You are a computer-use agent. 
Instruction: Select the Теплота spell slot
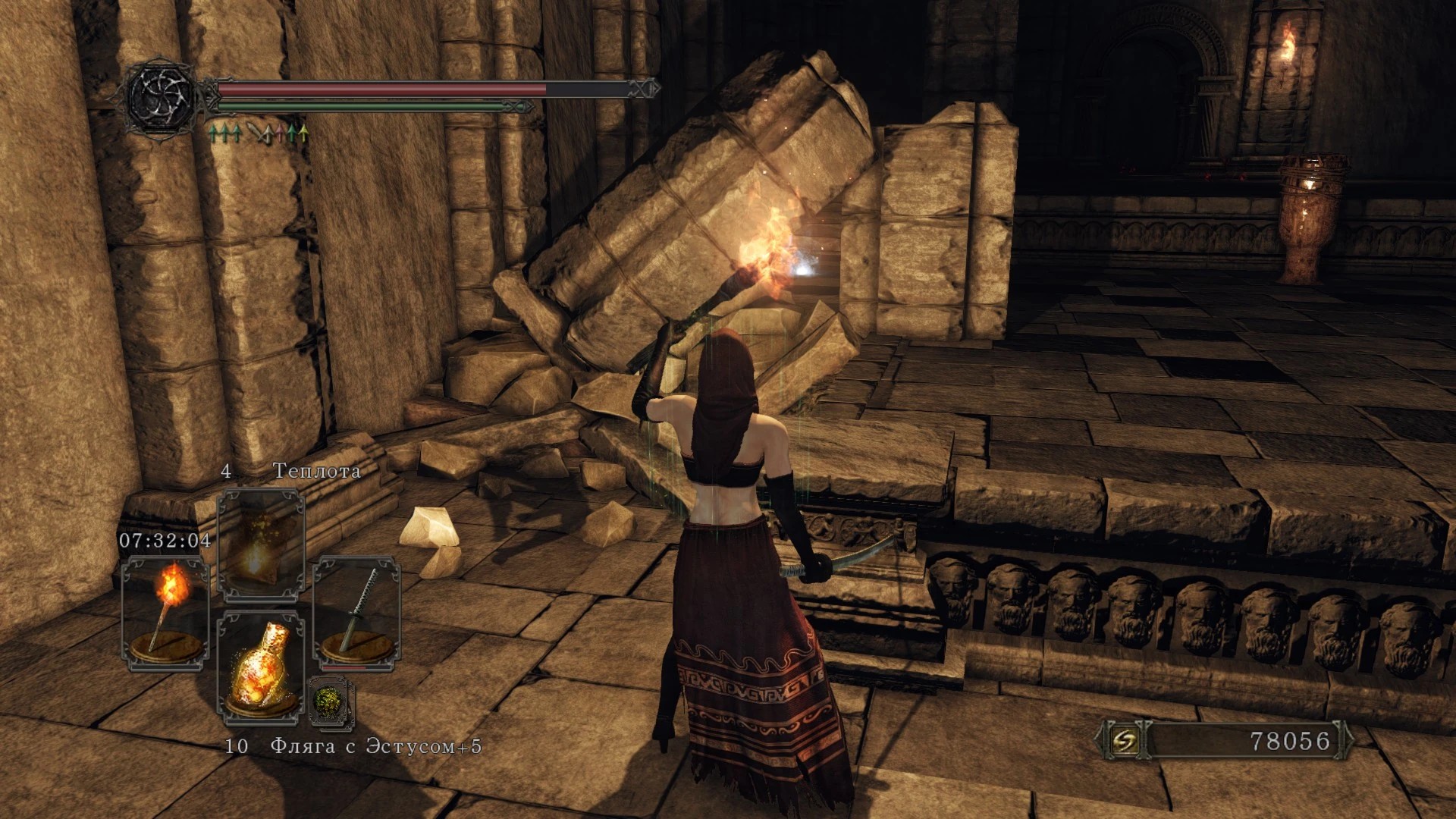click(261, 544)
